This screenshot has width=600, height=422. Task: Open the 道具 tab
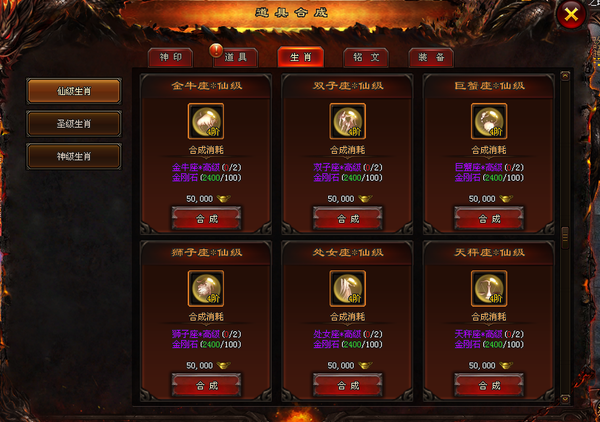coord(236,57)
